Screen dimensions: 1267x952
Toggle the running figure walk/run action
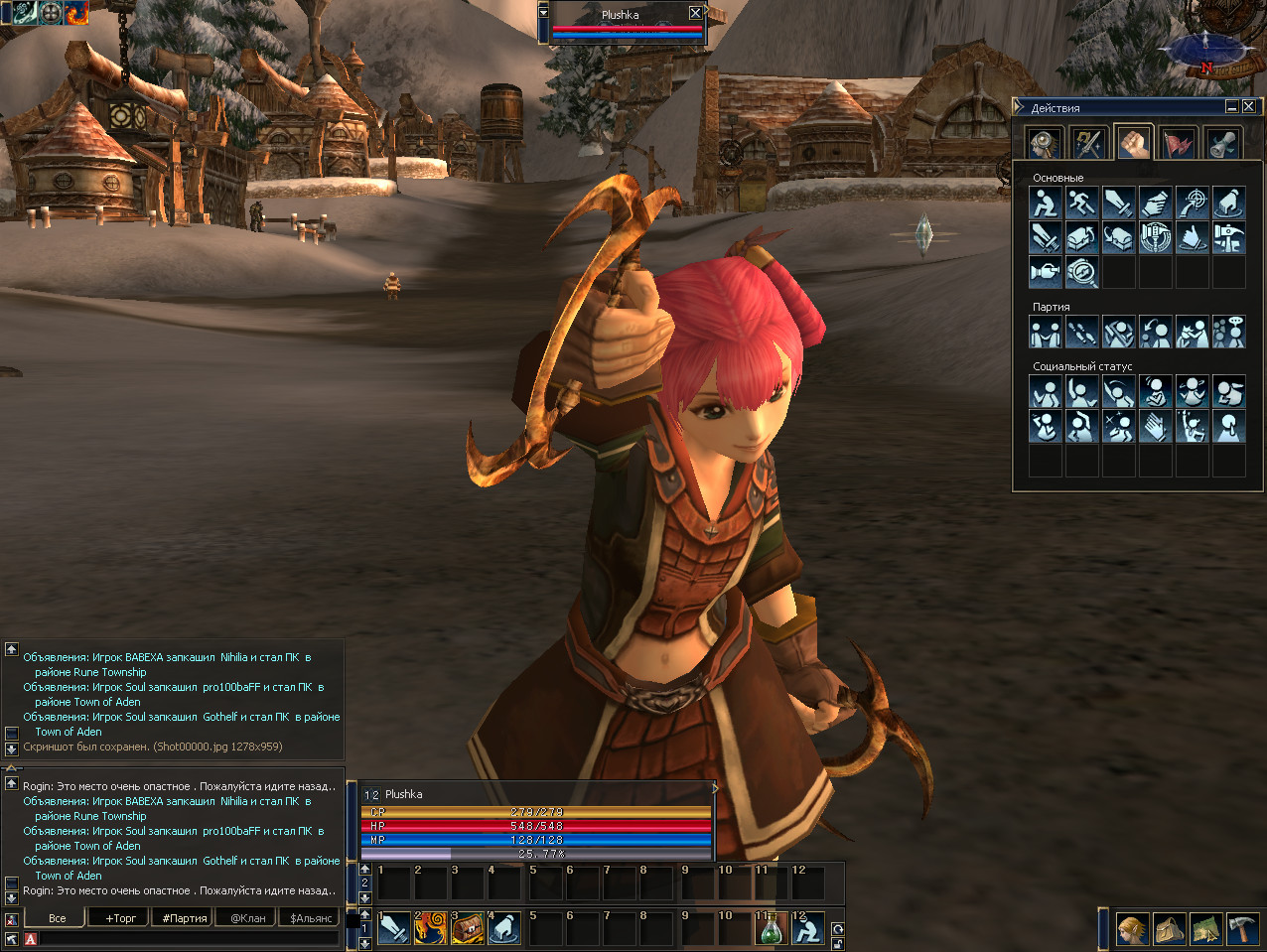[1081, 204]
